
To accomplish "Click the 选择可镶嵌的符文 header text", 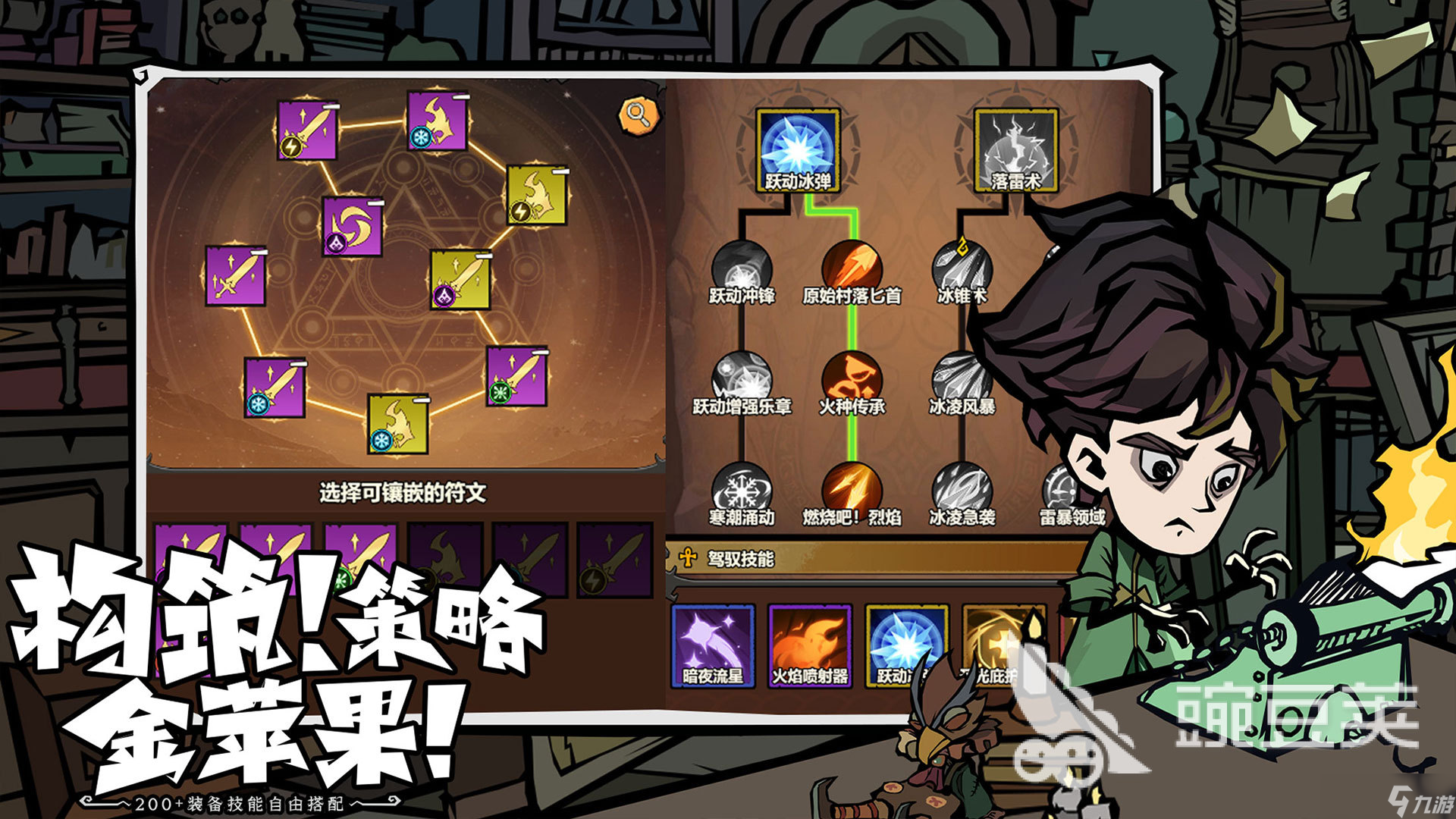I will pyautogui.click(x=402, y=491).
